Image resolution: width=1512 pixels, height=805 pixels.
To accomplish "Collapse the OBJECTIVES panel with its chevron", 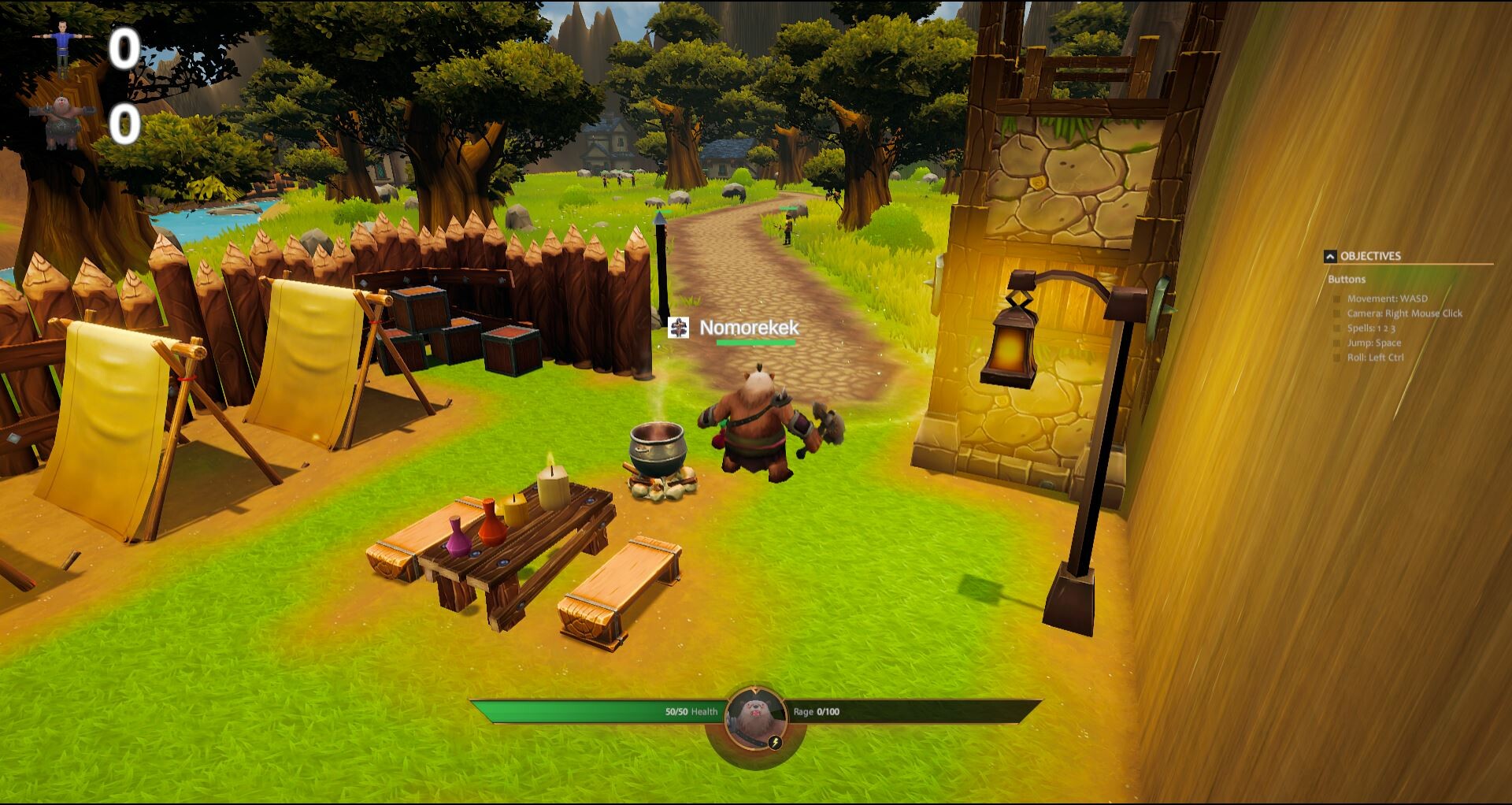I will [1330, 257].
